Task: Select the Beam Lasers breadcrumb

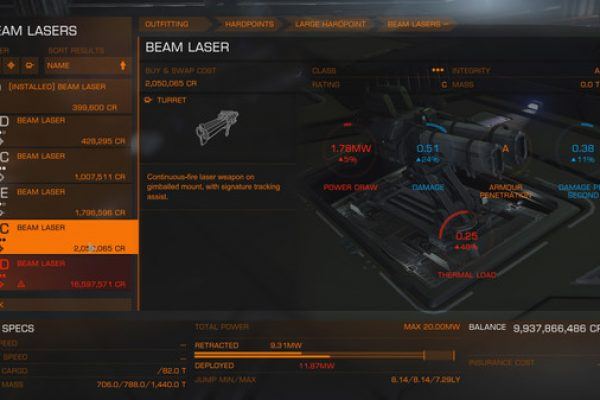Action: 416,22
